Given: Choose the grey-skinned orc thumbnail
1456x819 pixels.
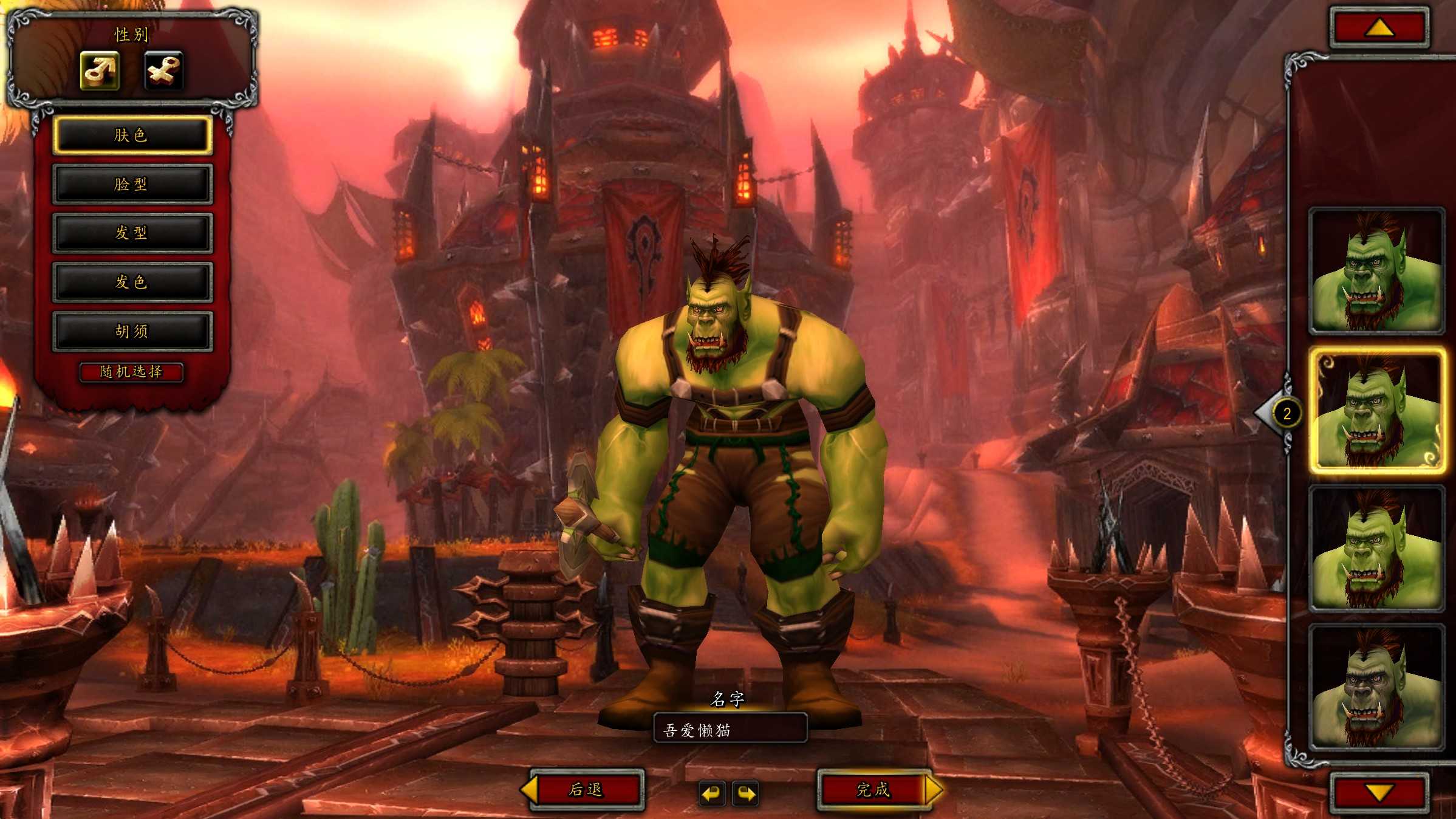Looking at the screenshot, I should pyautogui.click(x=1376, y=688).
